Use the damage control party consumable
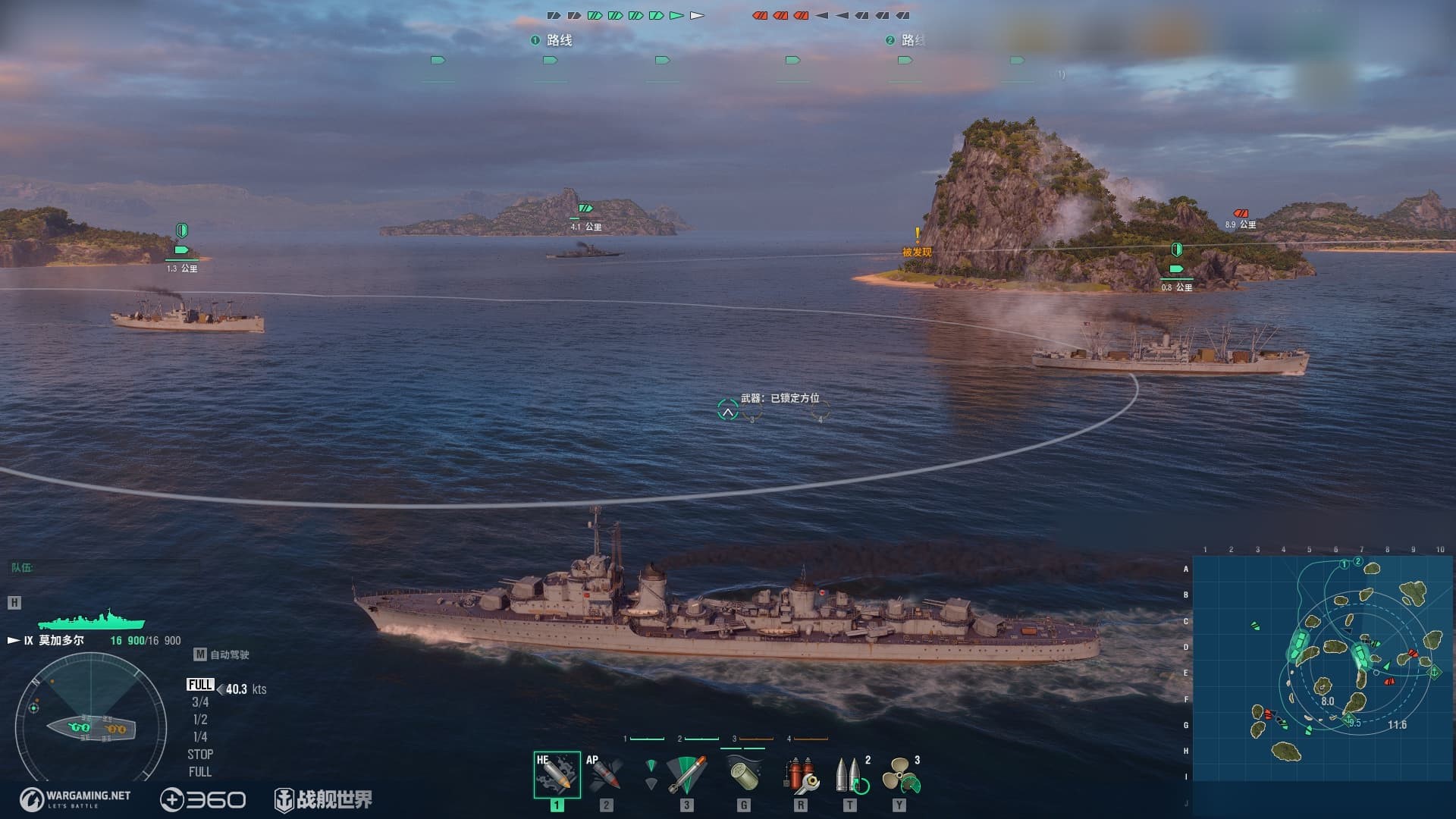Screen dimensions: 1456x819 coord(800,774)
